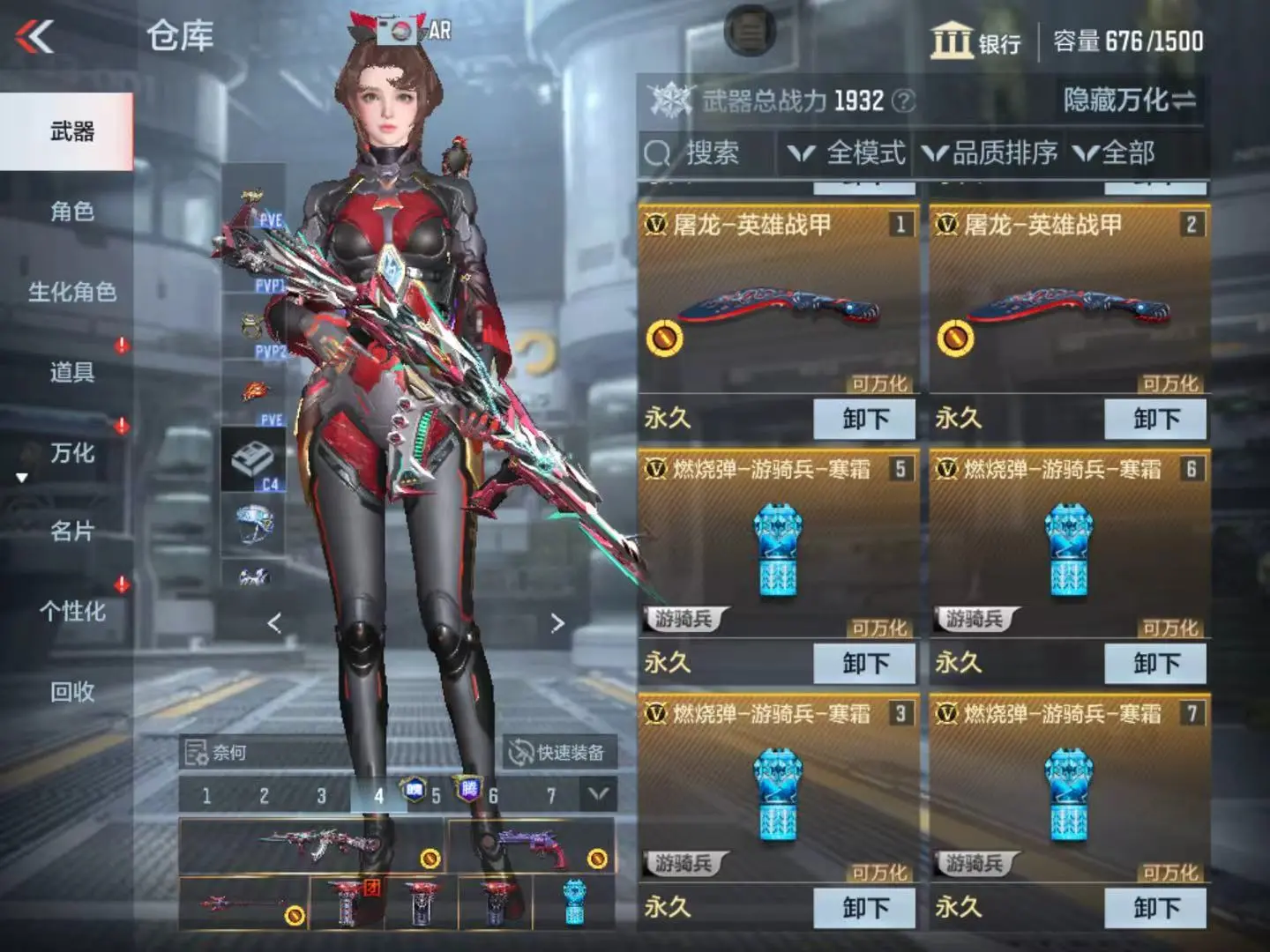Click the 快速装备 quick equip button
The image size is (1270, 952).
click(x=558, y=752)
